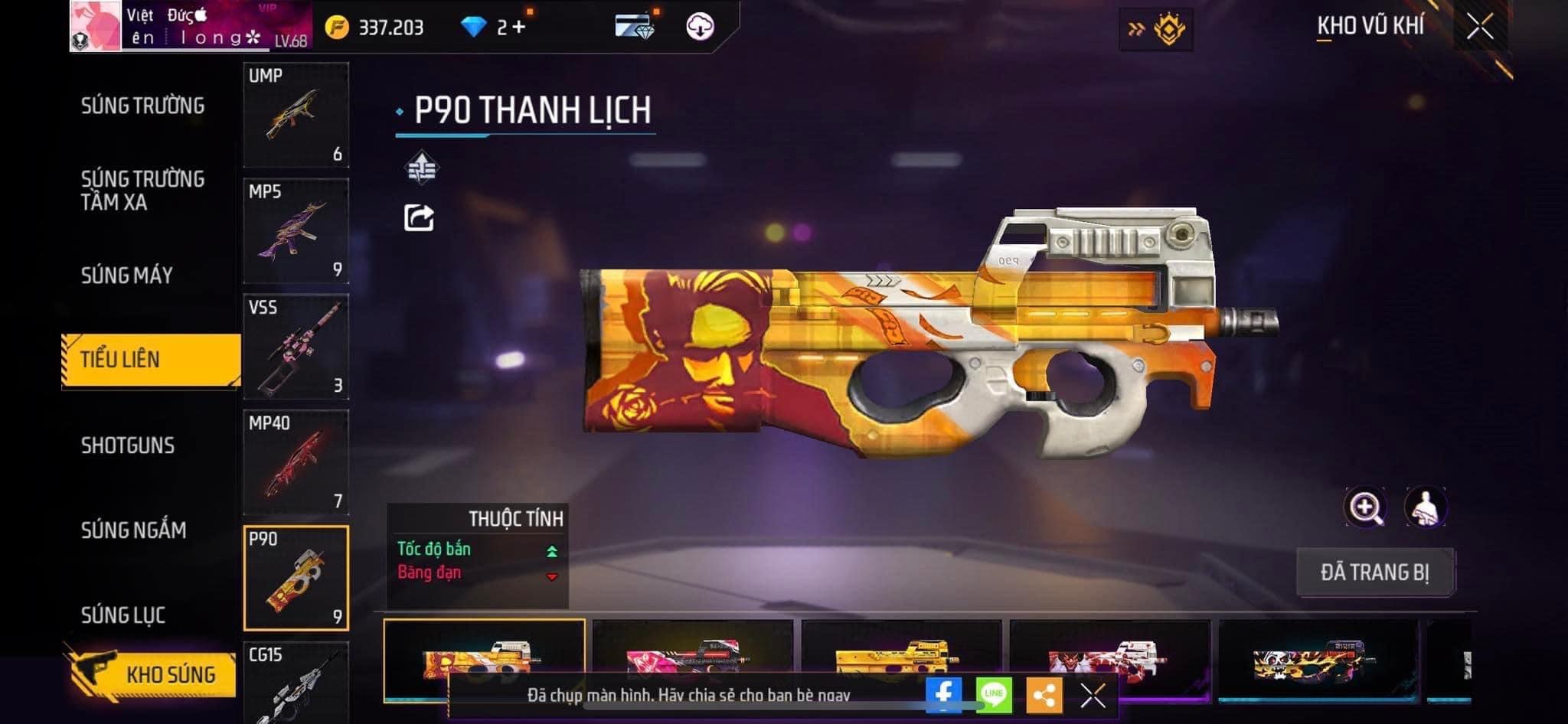
Task: Dismiss the screenshot share banner
Action: point(1093,696)
